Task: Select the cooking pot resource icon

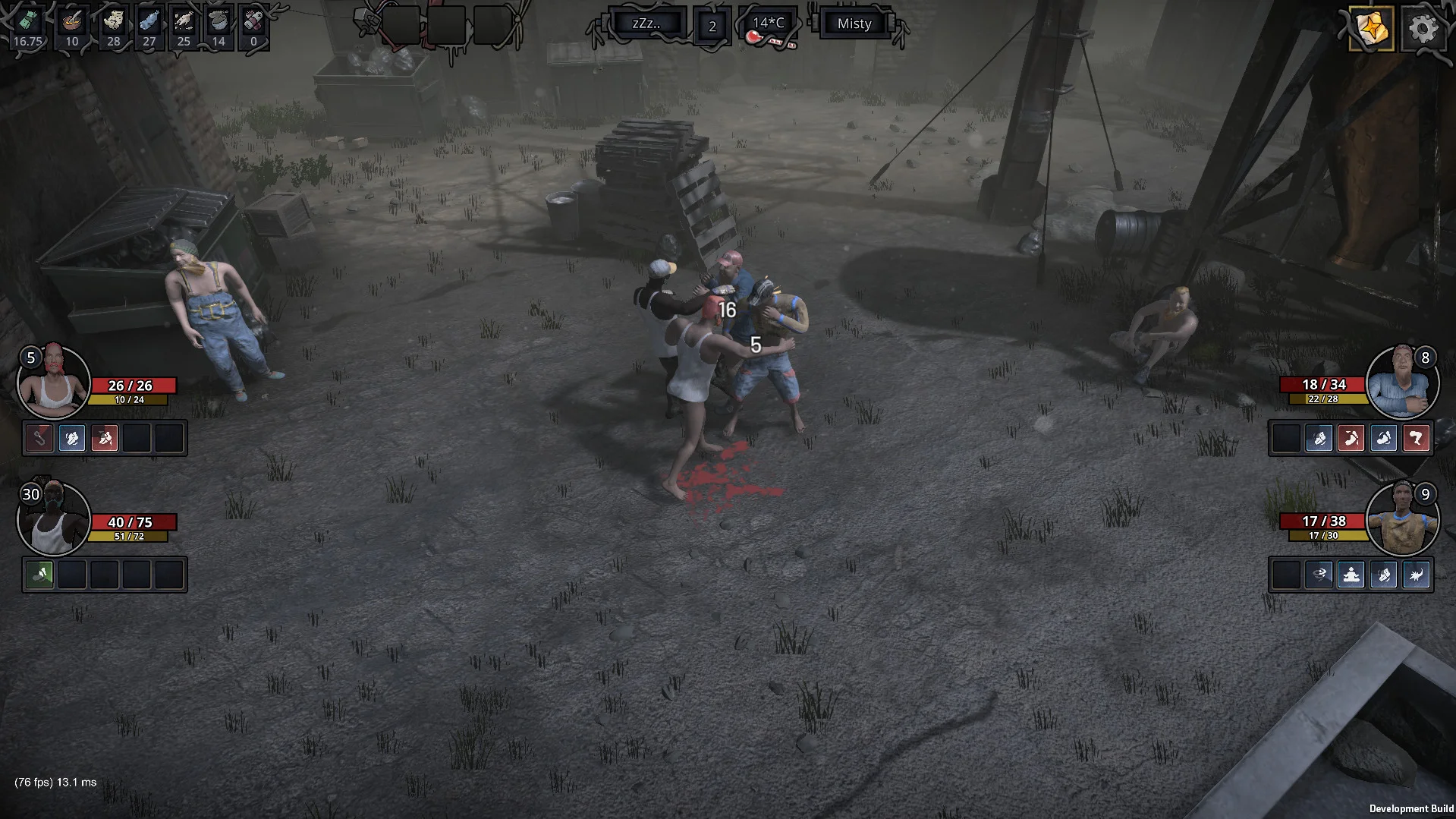Action: 219,21
